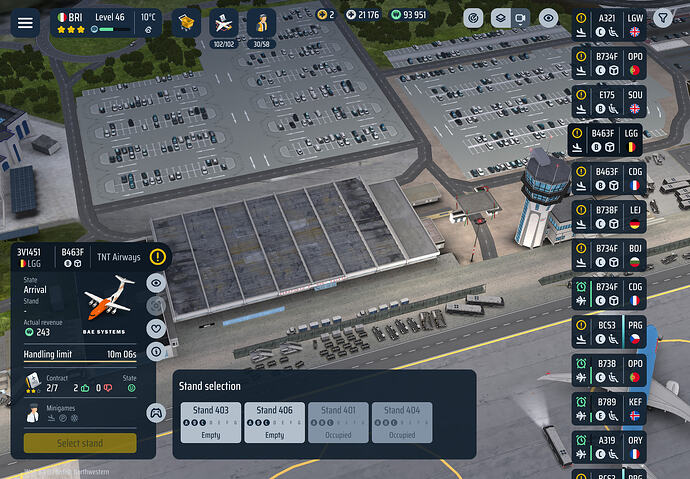Choose empty Stand 406
The width and height of the screenshot is (690, 479).
tap(274, 422)
